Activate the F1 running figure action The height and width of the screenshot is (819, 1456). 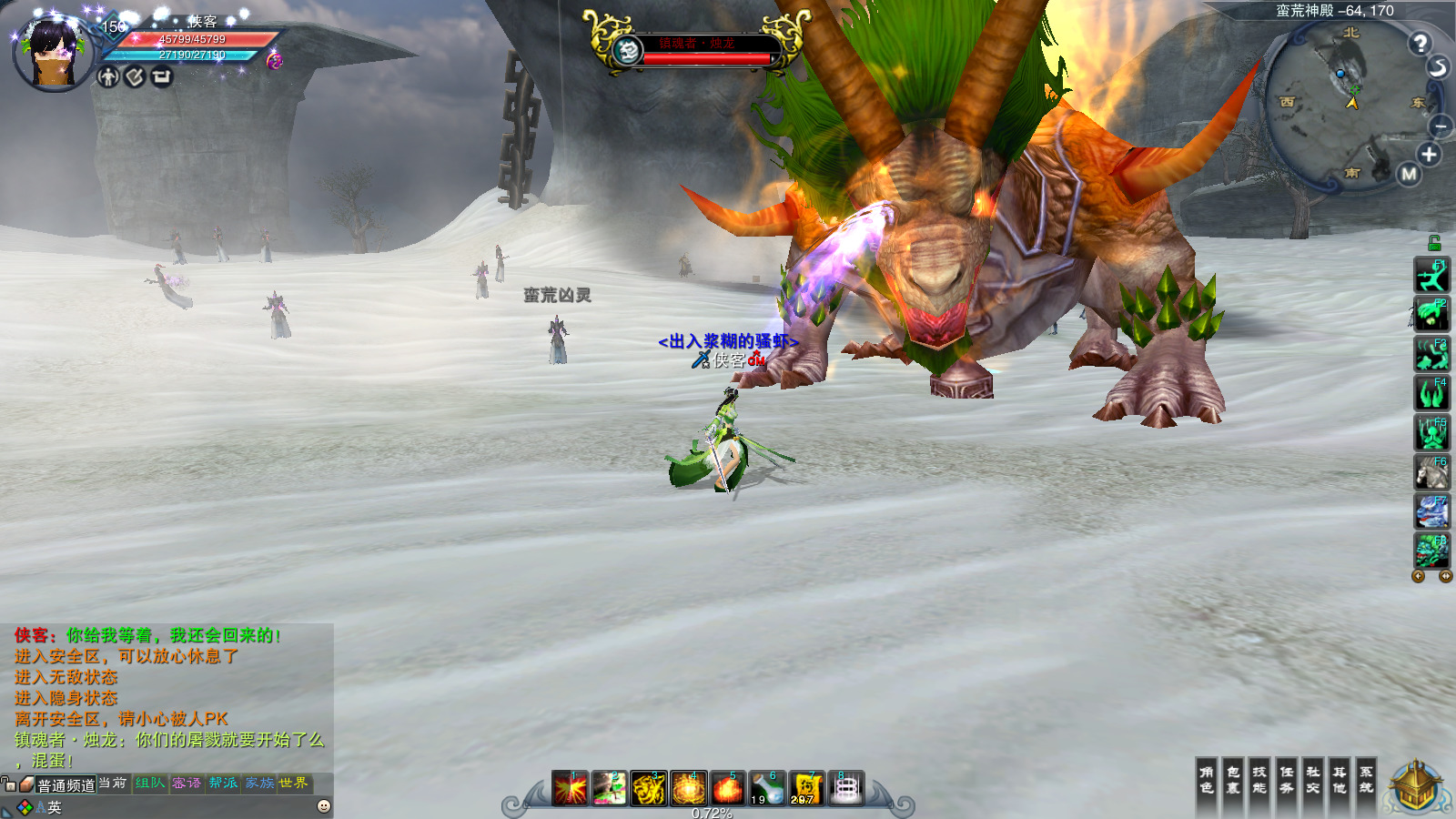[x=1431, y=275]
